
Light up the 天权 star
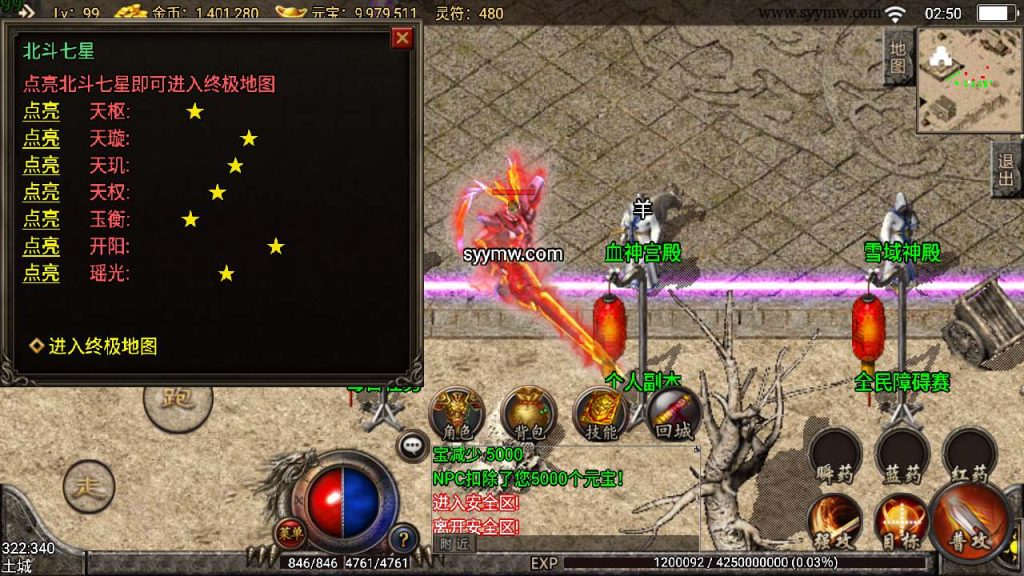[41, 192]
